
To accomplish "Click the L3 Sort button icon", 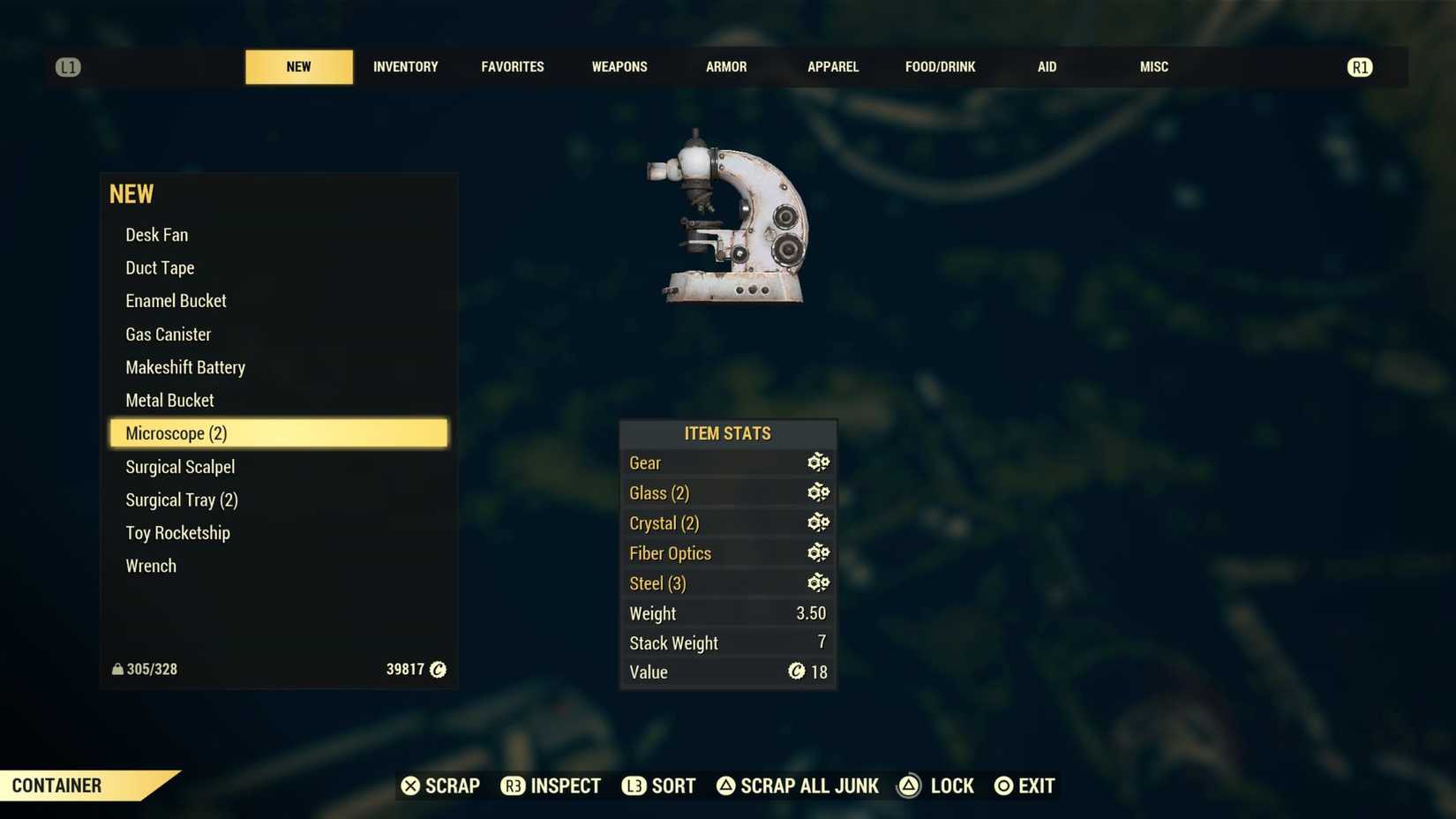I will 634,785.
